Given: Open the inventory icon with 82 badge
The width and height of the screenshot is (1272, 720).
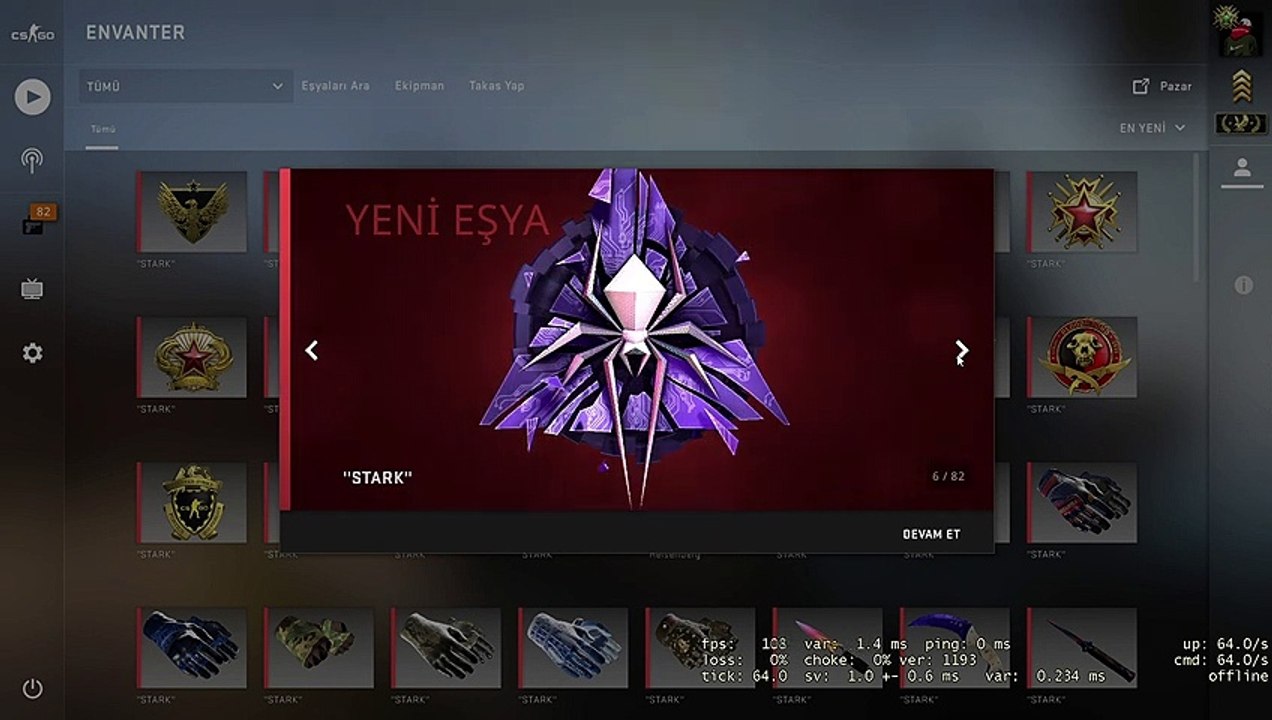Looking at the screenshot, I should point(34,224).
